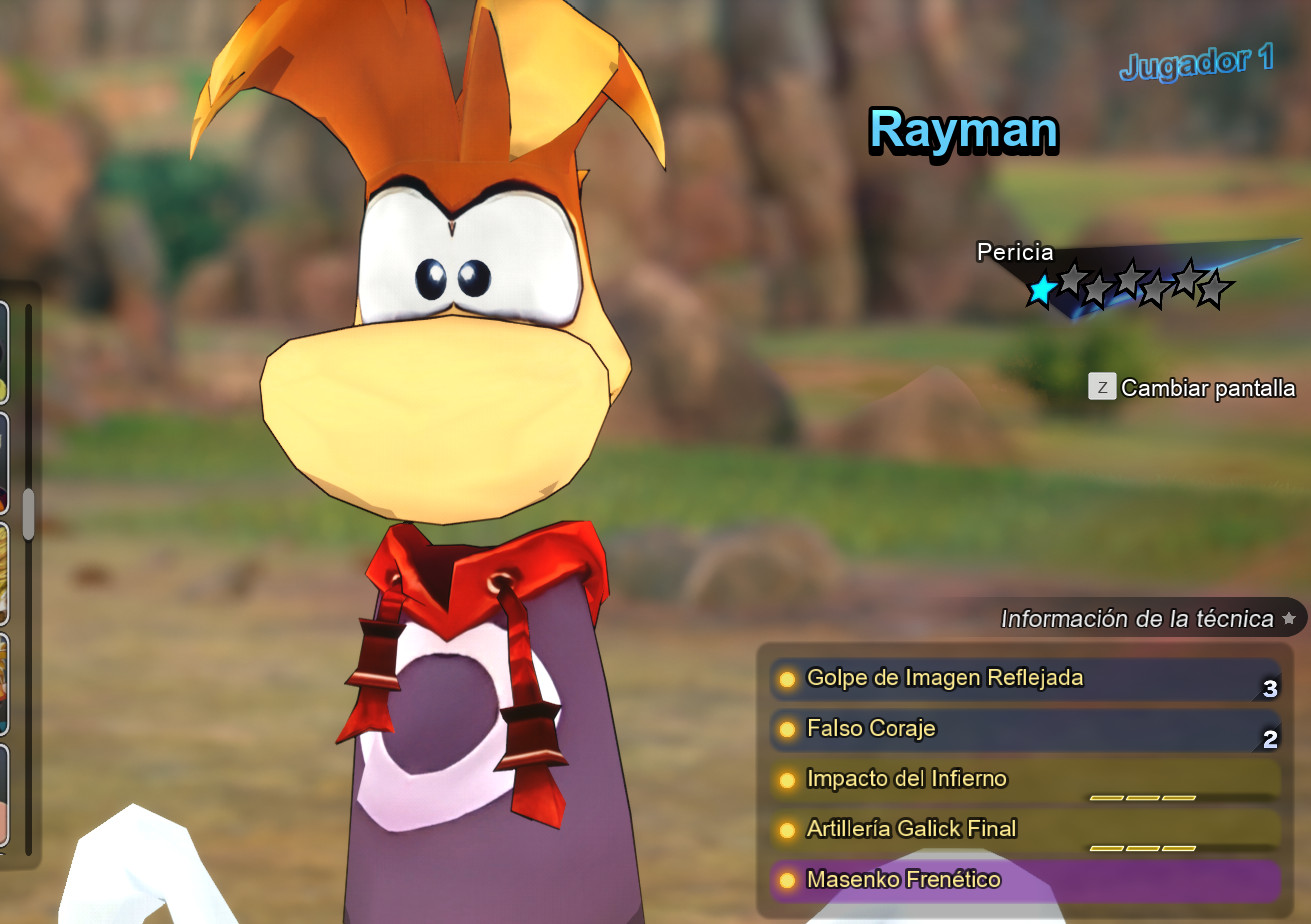Screen dimensions: 1311x924
Task: Select the Rayman character name header
Action: (963, 131)
